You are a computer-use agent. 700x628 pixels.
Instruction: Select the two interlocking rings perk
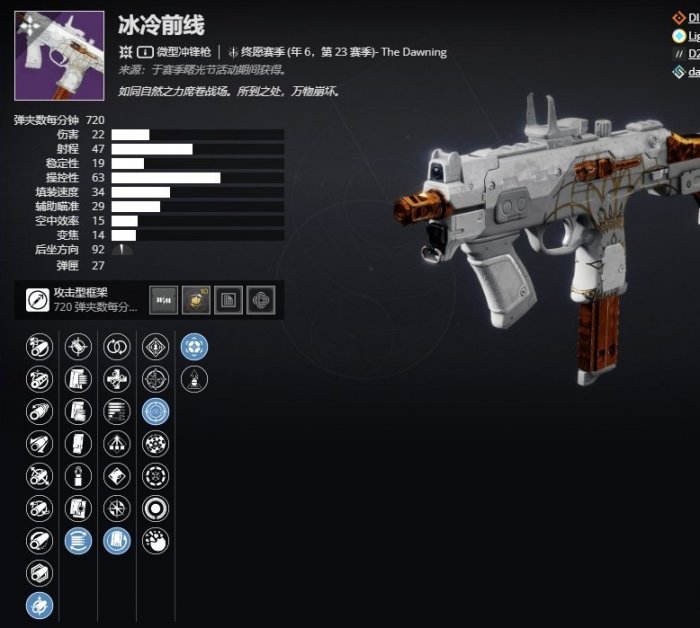[117, 347]
